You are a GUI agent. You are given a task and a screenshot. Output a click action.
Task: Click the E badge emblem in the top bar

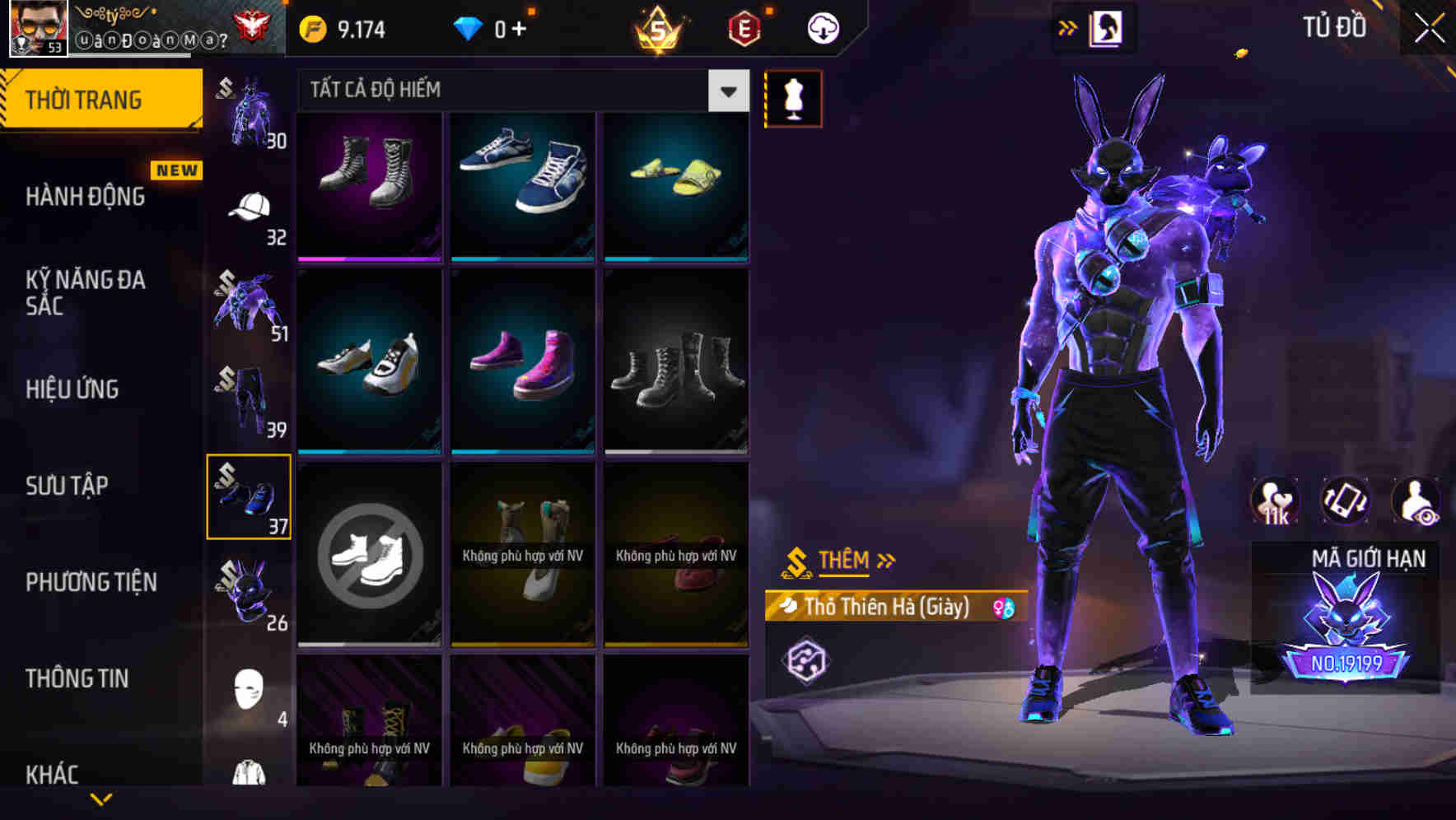744,27
